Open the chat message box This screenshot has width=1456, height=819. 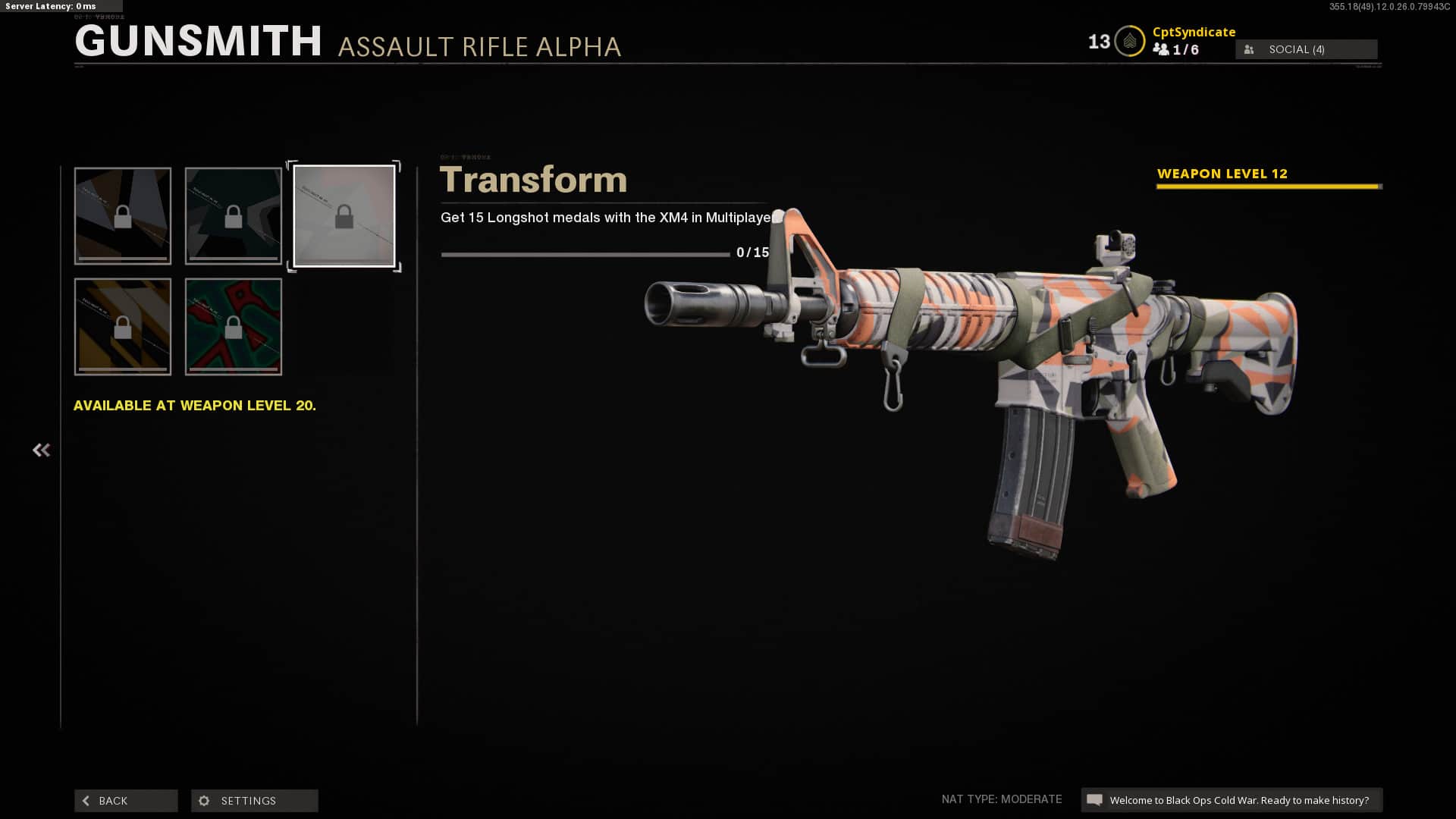tap(1232, 800)
